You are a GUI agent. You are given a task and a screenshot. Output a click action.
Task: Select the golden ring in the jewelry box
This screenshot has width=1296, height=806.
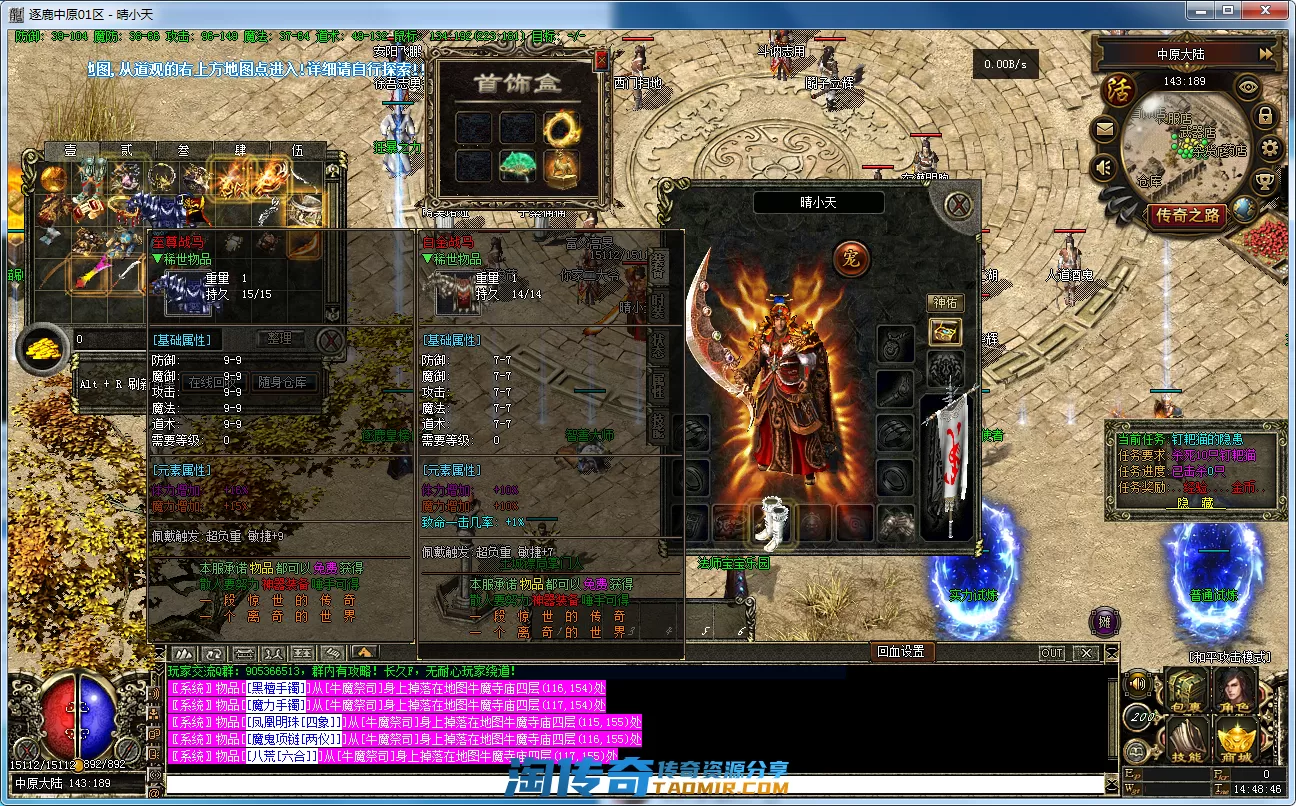click(x=560, y=127)
